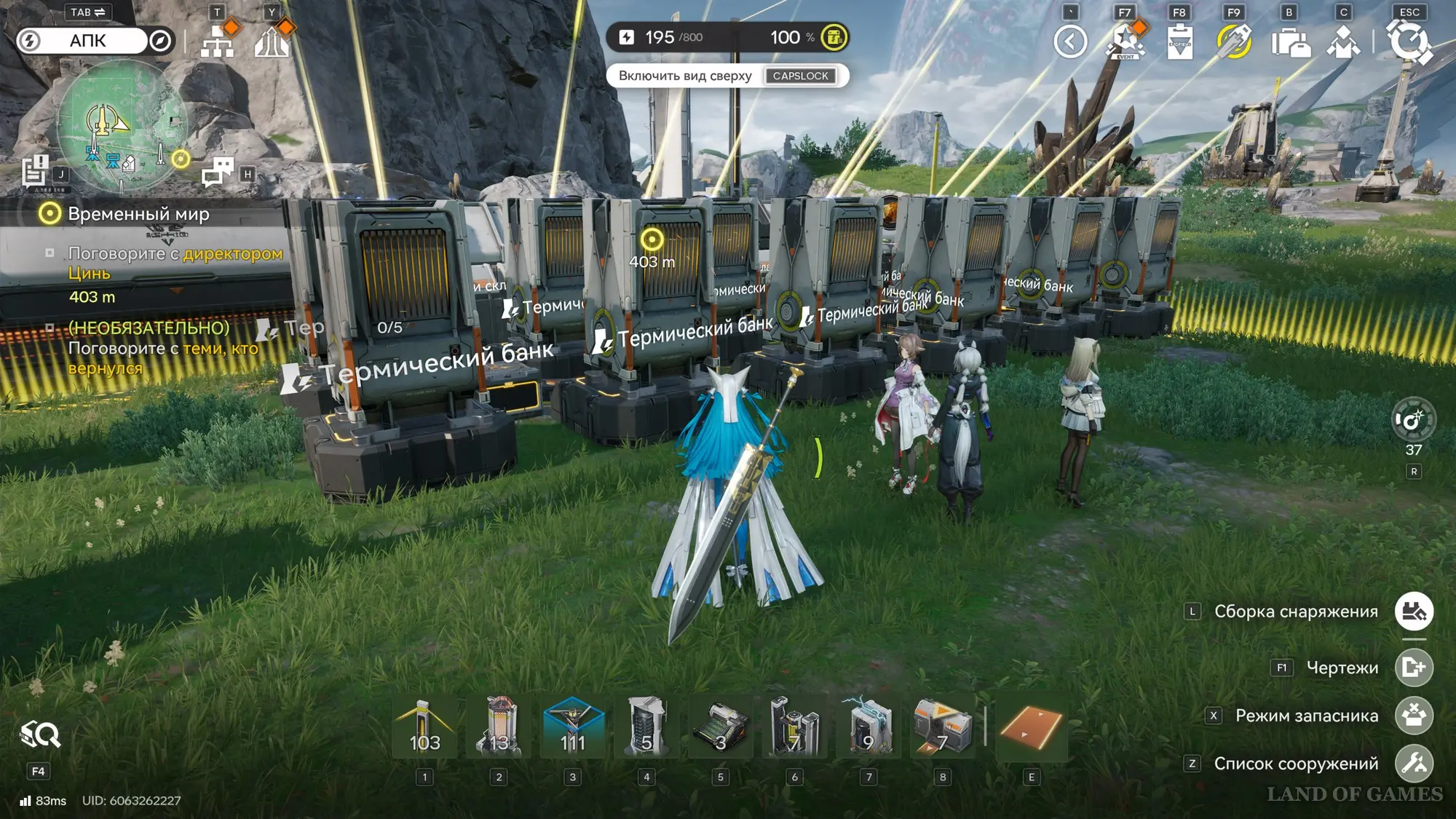Image resolution: width=1456 pixels, height=819 pixels.
Task: Open the suitcase backpack icon
Action: pyautogui.click(x=1290, y=42)
